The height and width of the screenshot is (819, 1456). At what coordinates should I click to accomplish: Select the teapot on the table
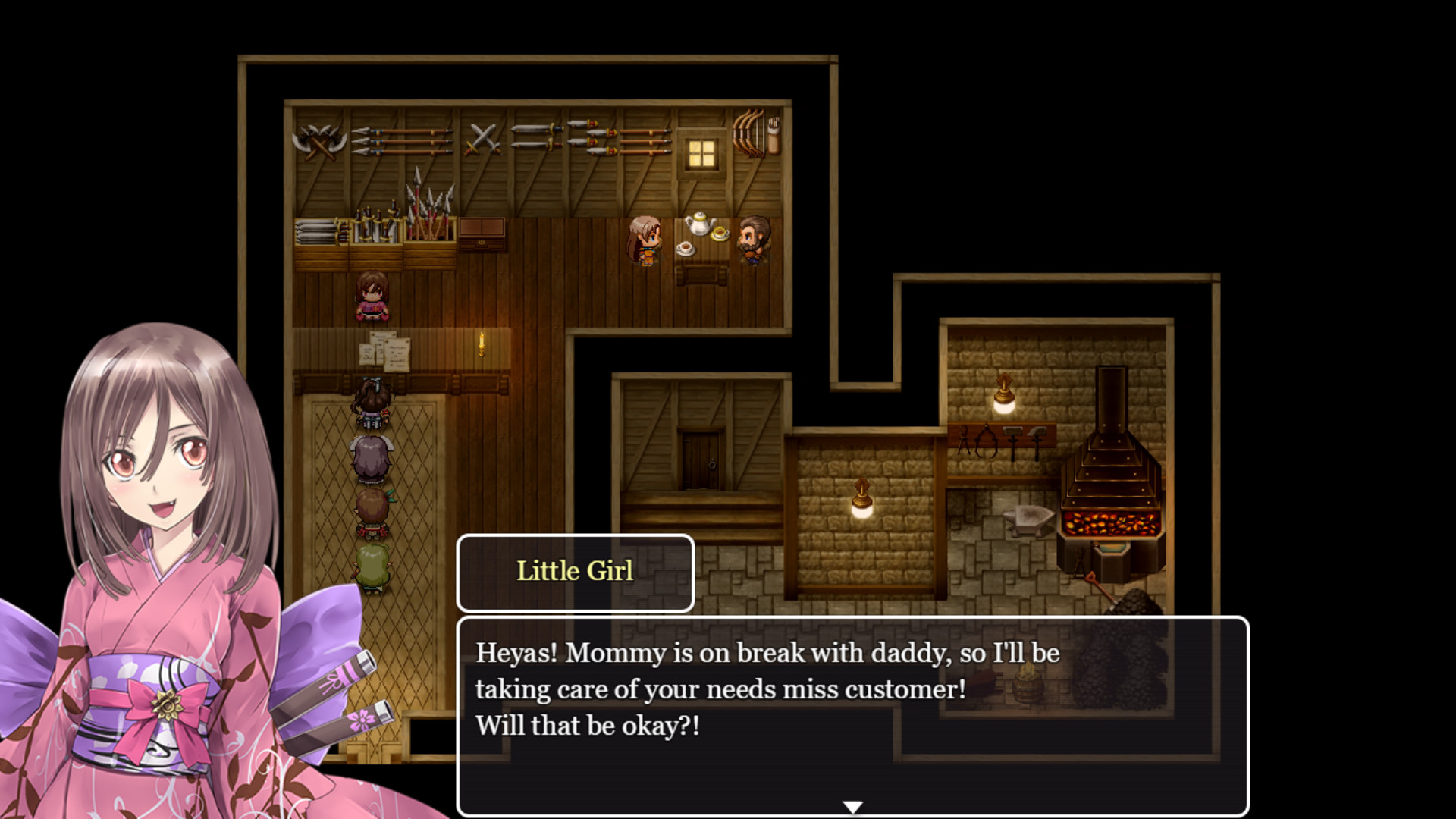[x=701, y=224]
